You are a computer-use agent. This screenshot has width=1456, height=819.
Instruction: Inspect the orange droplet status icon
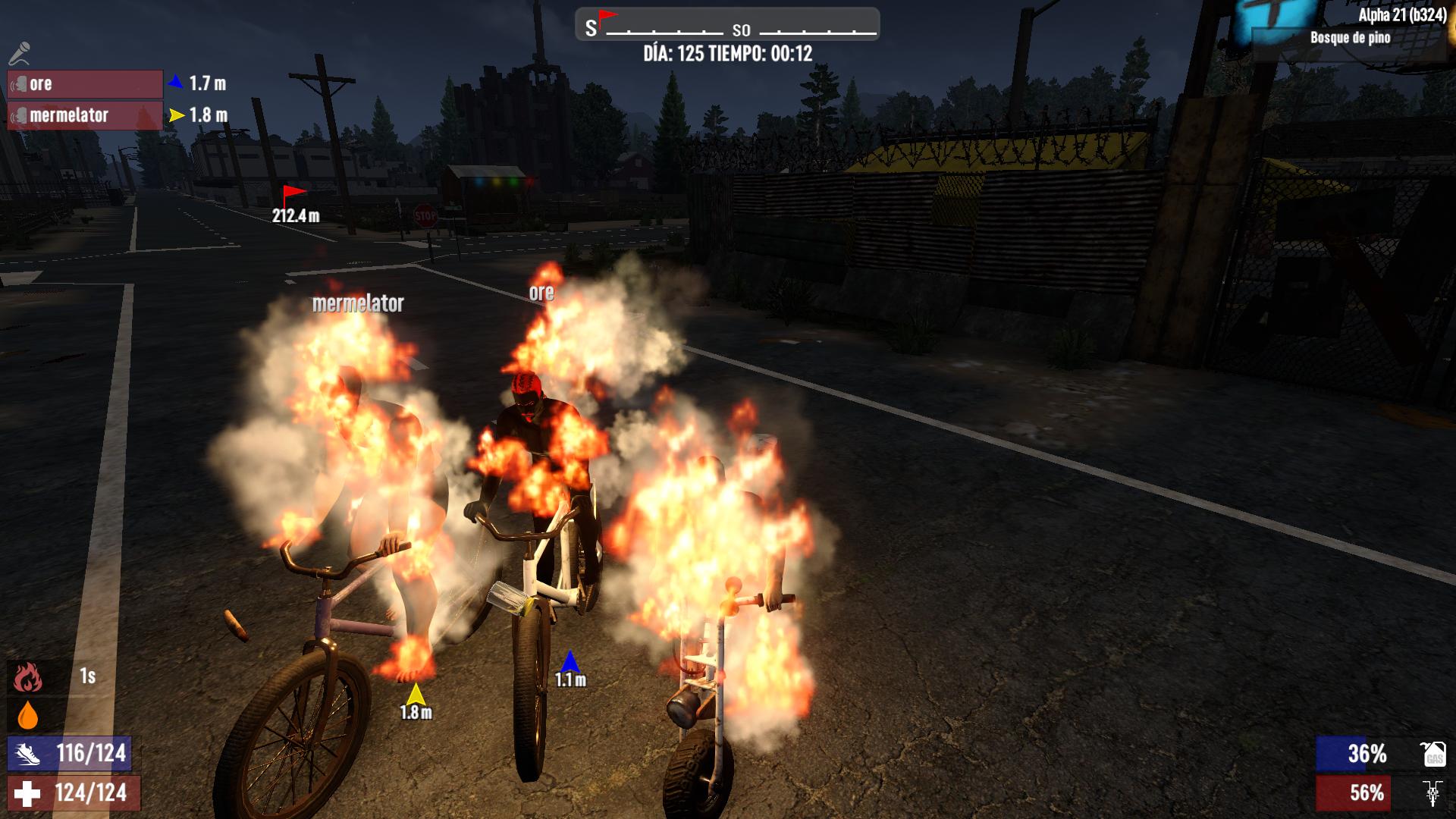pos(27,715)
